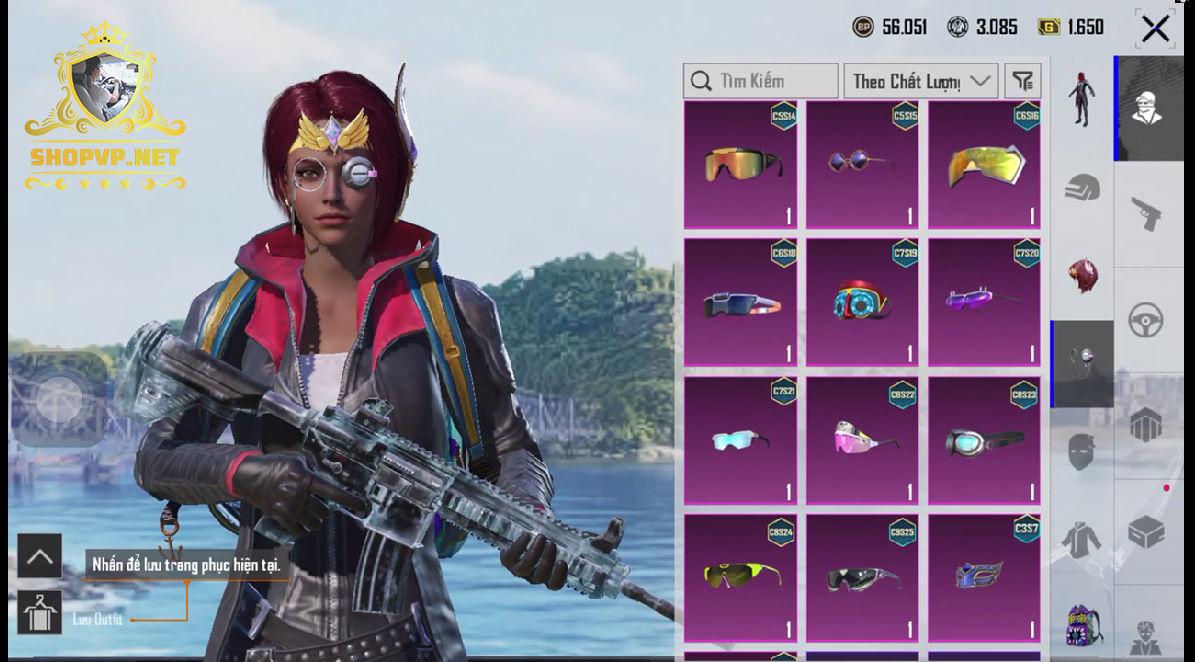This screenshot has height=662, width=1195.
Task: Expand the panel with the up-arrow button
Action: click(x=39, y=556)
